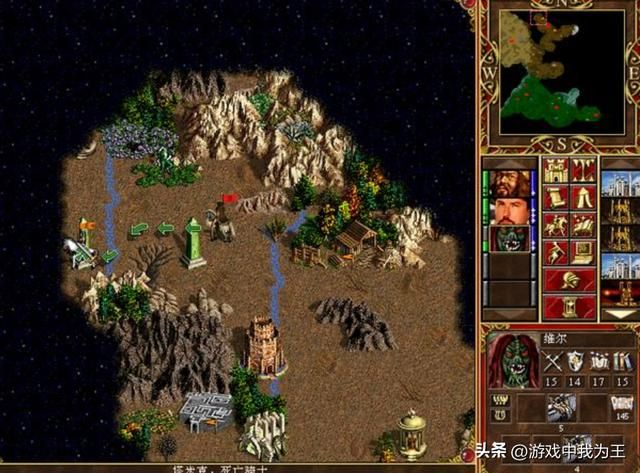Open the quest log scroll button
This screenshot has width=640, height=473.
point(554,196)
